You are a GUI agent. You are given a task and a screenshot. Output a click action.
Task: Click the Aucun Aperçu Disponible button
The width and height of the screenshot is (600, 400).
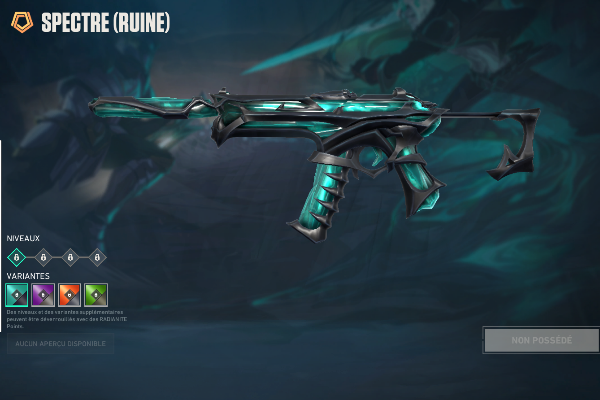[x=60, y=343]
